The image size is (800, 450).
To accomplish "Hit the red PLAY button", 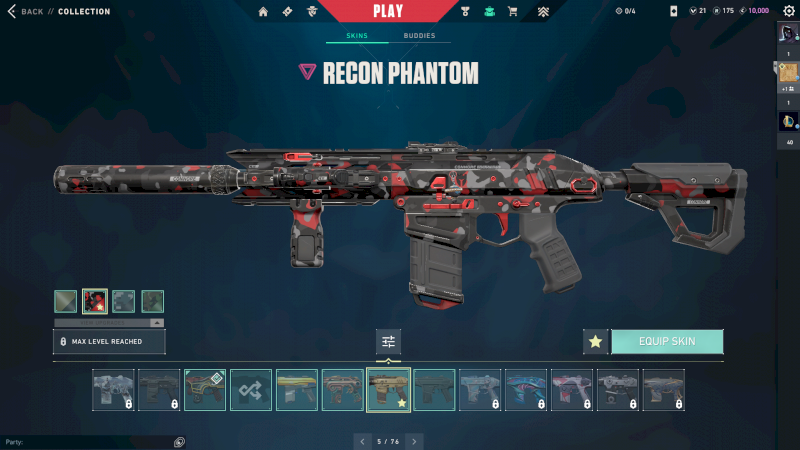I will pos(388,11).
